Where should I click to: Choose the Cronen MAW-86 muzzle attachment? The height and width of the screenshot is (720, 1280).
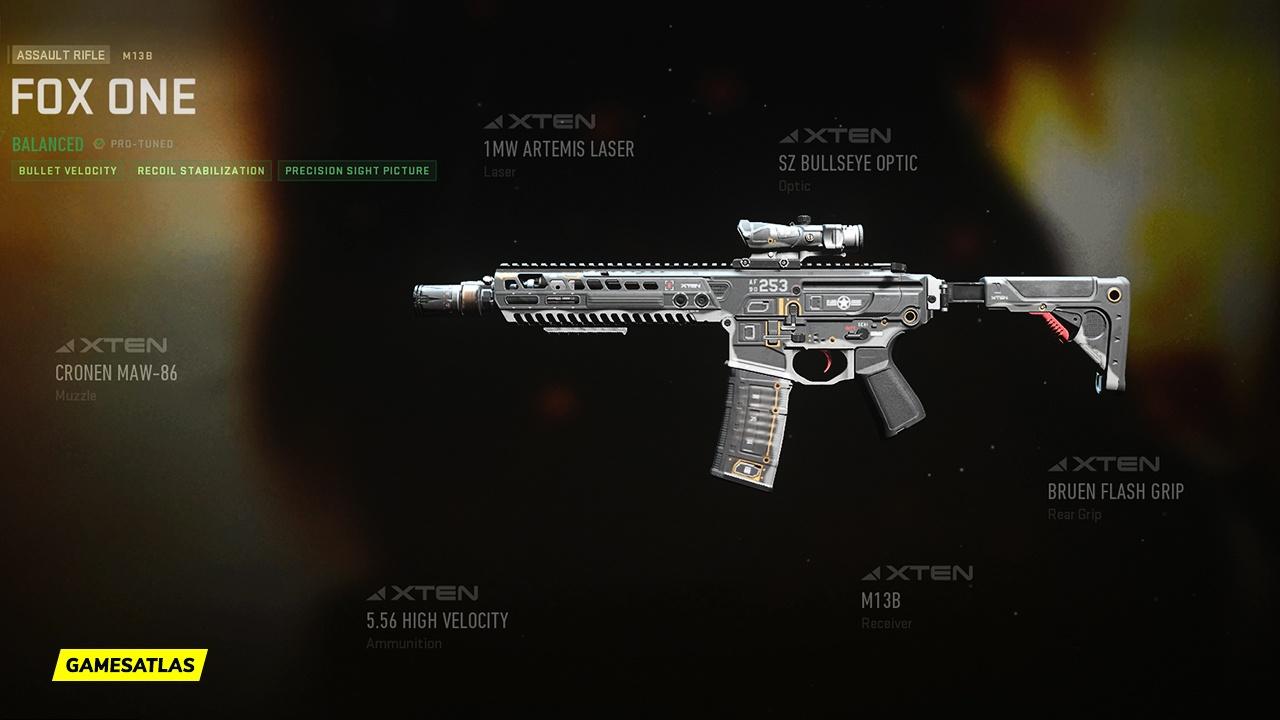[116, 373]
